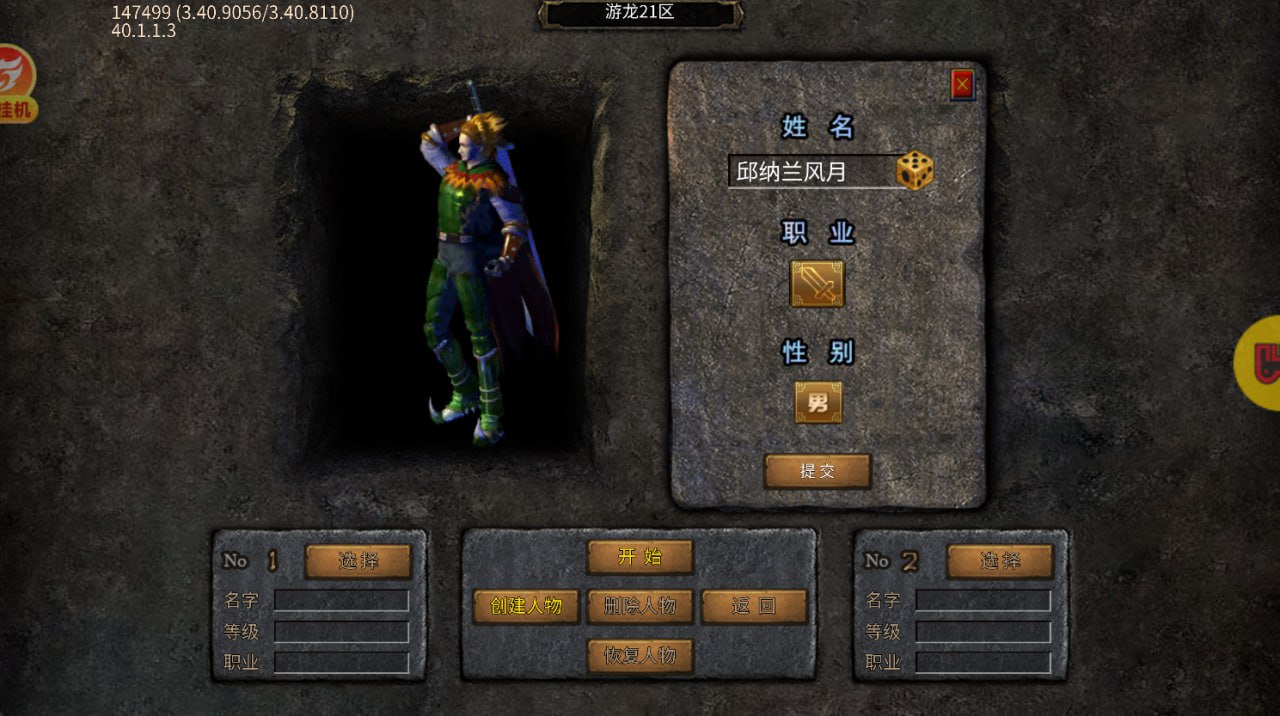The width and height of the screenshot is (1280, 716).
Task: Click the character name input field
Action: (x=810, y=172)
